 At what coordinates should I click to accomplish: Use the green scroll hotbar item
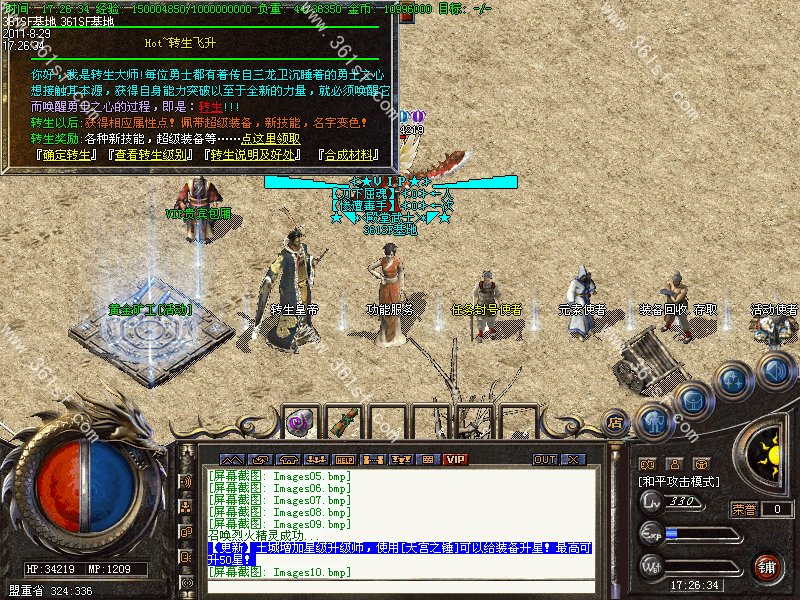click(x=344, y=421)
